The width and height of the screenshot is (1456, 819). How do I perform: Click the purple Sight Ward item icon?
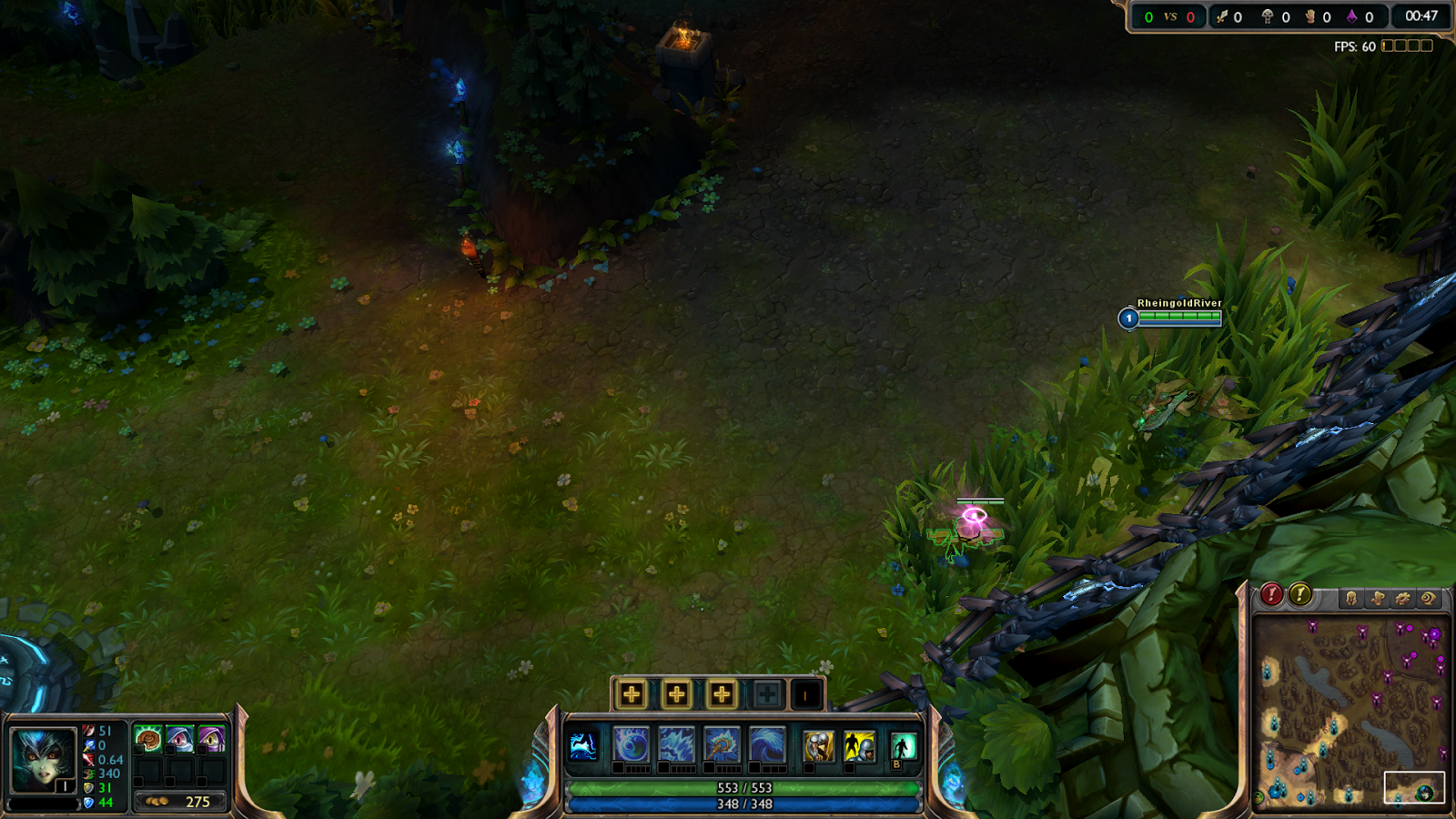coord(212,738)
